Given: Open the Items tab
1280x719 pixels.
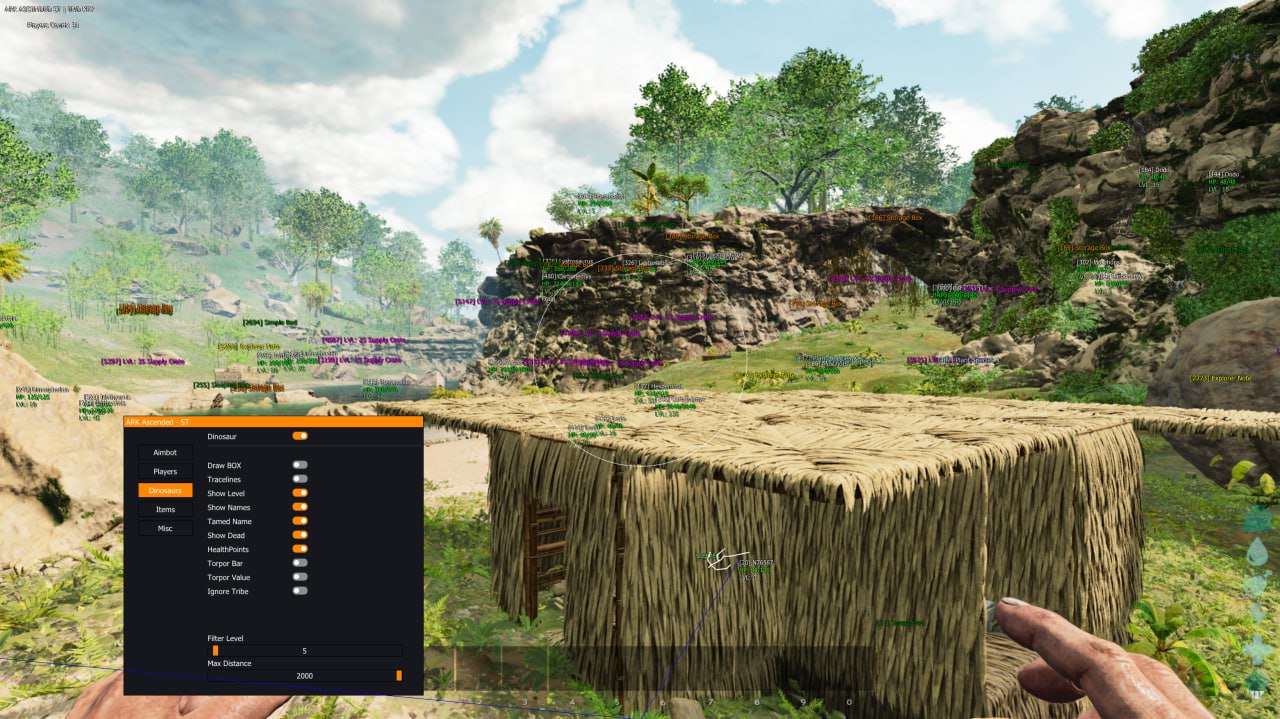Looking at the screenshot, I should (x=165, y=510).
